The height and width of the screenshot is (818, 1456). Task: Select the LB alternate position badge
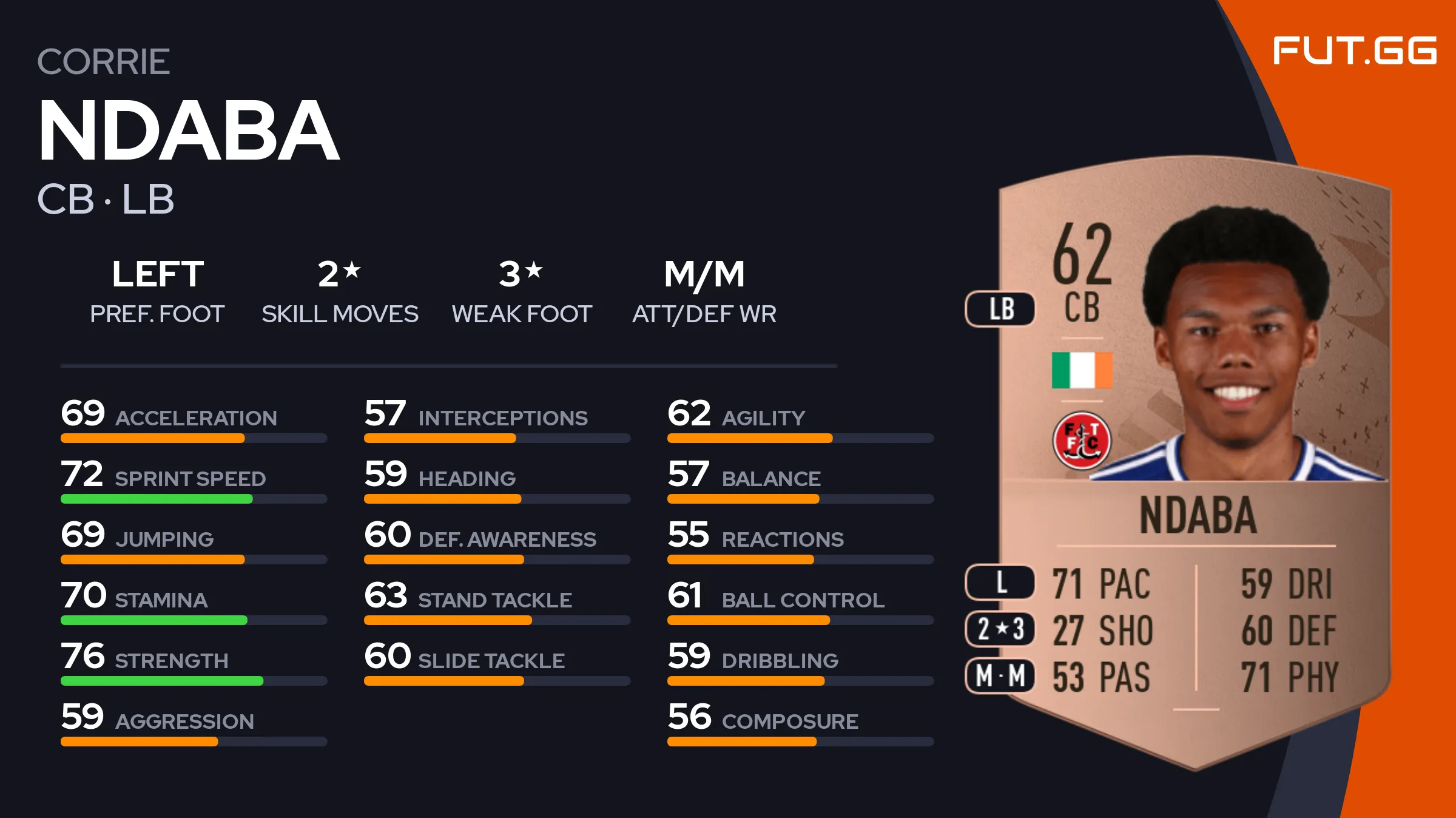[x=1000, y=309]
